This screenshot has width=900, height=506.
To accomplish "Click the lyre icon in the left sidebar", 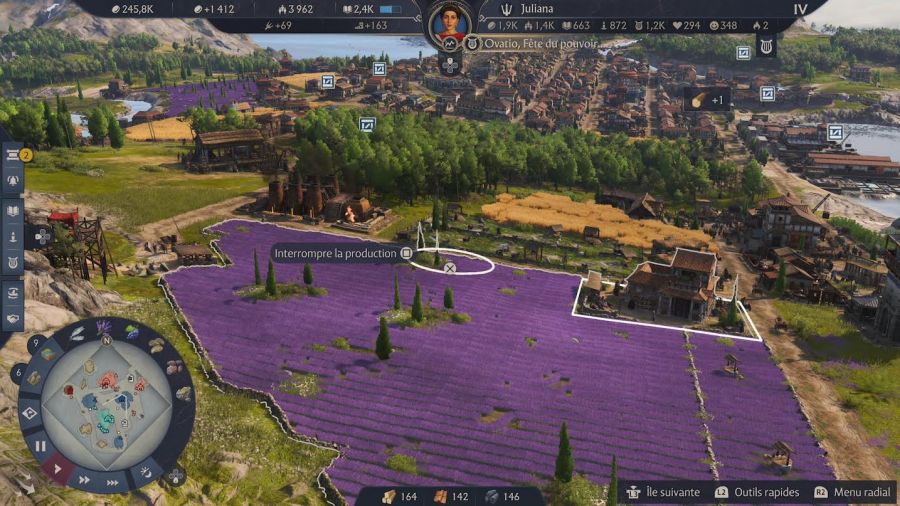I will pos(14,264).
